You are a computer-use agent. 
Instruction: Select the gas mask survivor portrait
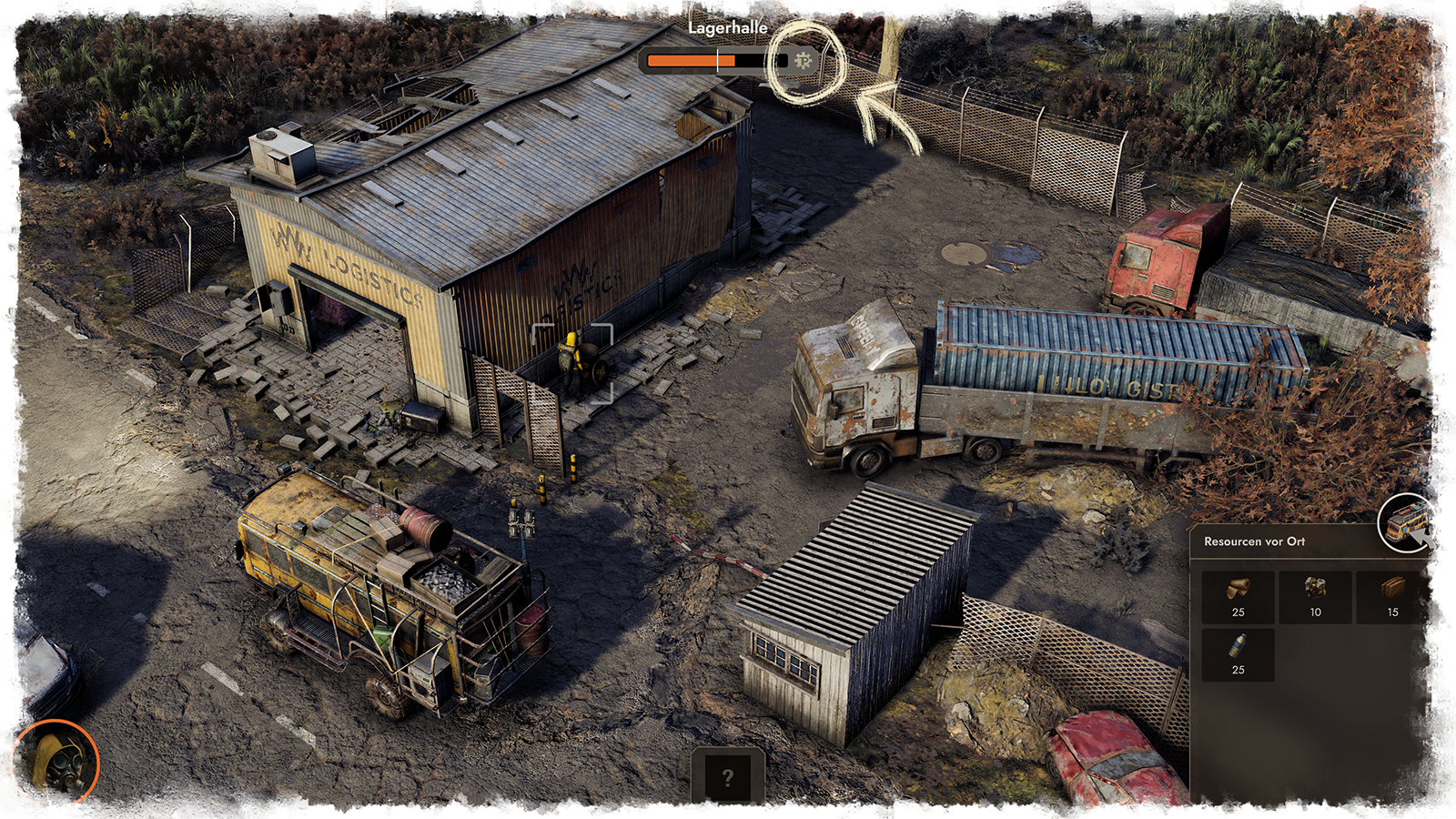pos(54,763)
